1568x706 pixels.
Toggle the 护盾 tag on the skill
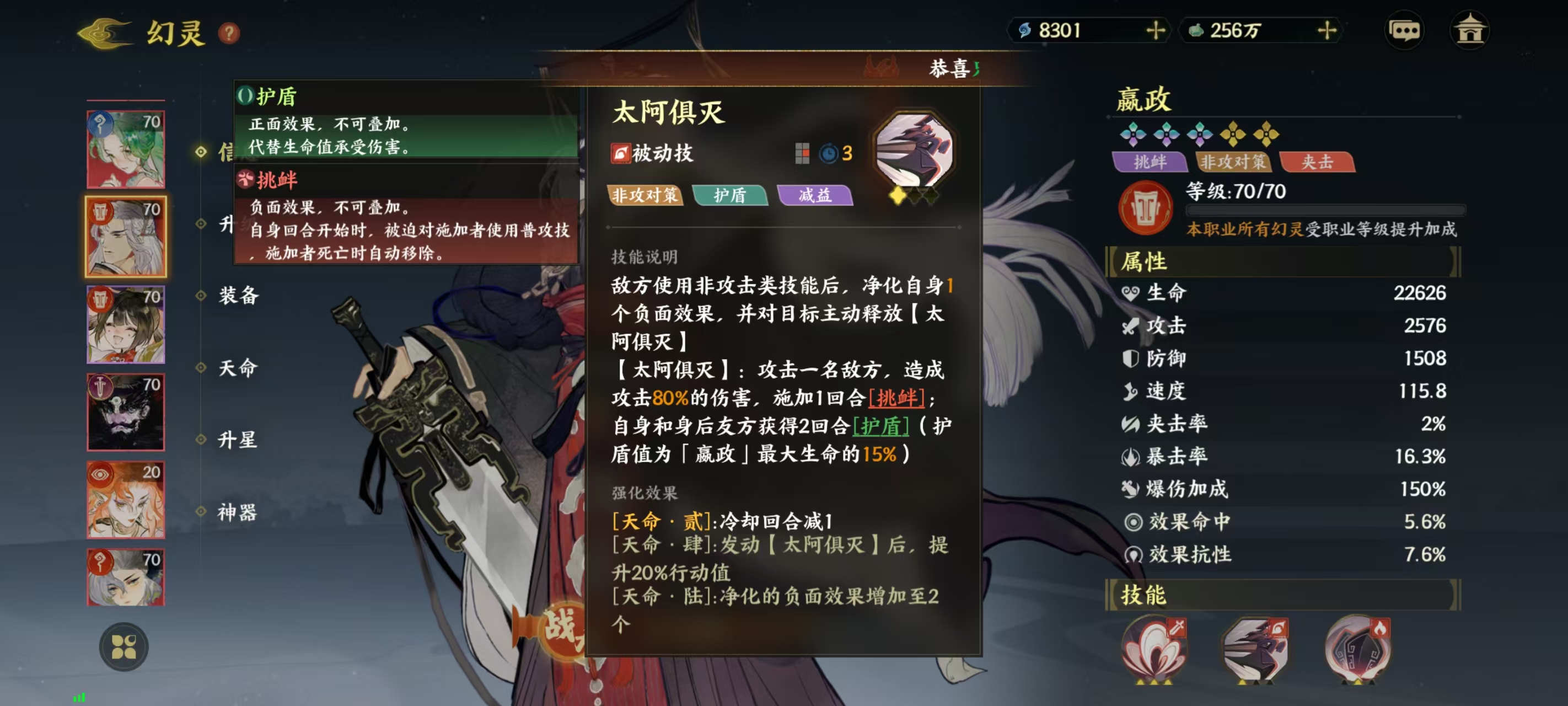point(731,196)
